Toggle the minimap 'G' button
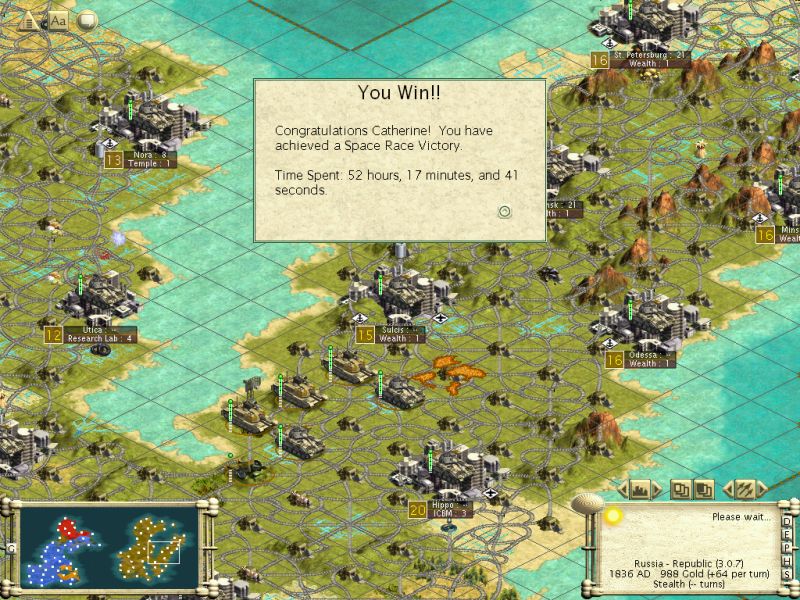800x600 pixels. click(x=9, y=548)
